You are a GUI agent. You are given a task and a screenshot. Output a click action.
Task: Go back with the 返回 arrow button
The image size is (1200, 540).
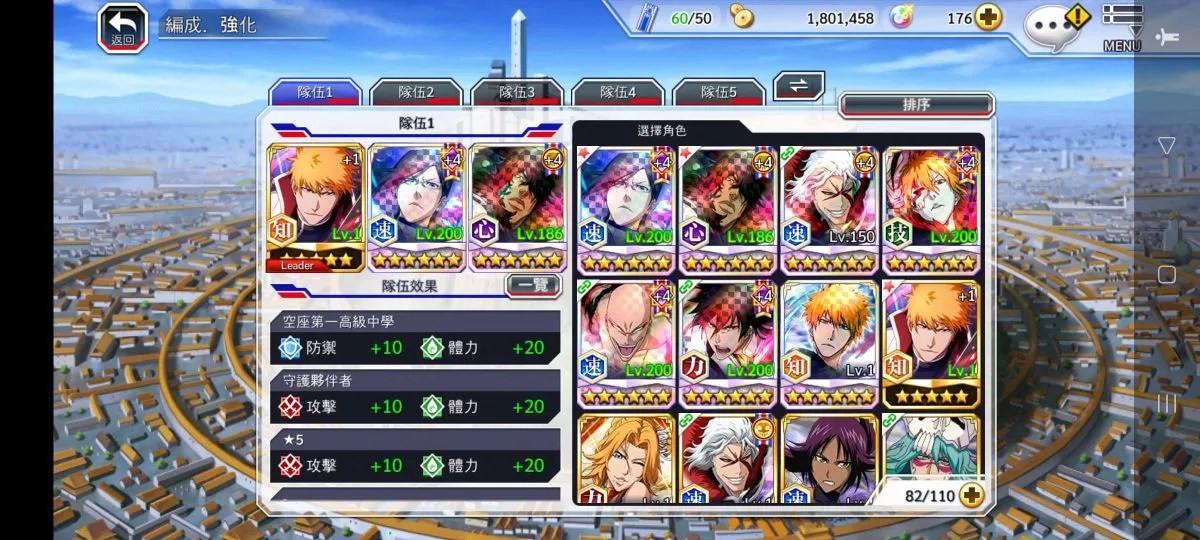[122, 27]
